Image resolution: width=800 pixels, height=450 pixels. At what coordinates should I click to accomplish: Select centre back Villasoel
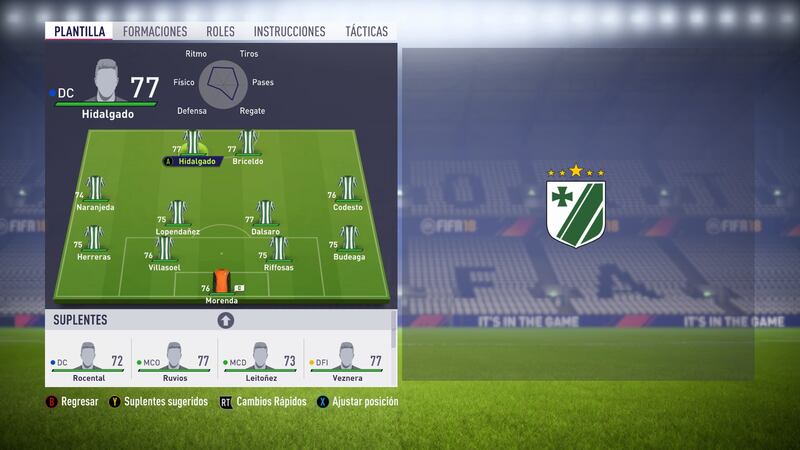pyautogui.click(x=162, y=251)
